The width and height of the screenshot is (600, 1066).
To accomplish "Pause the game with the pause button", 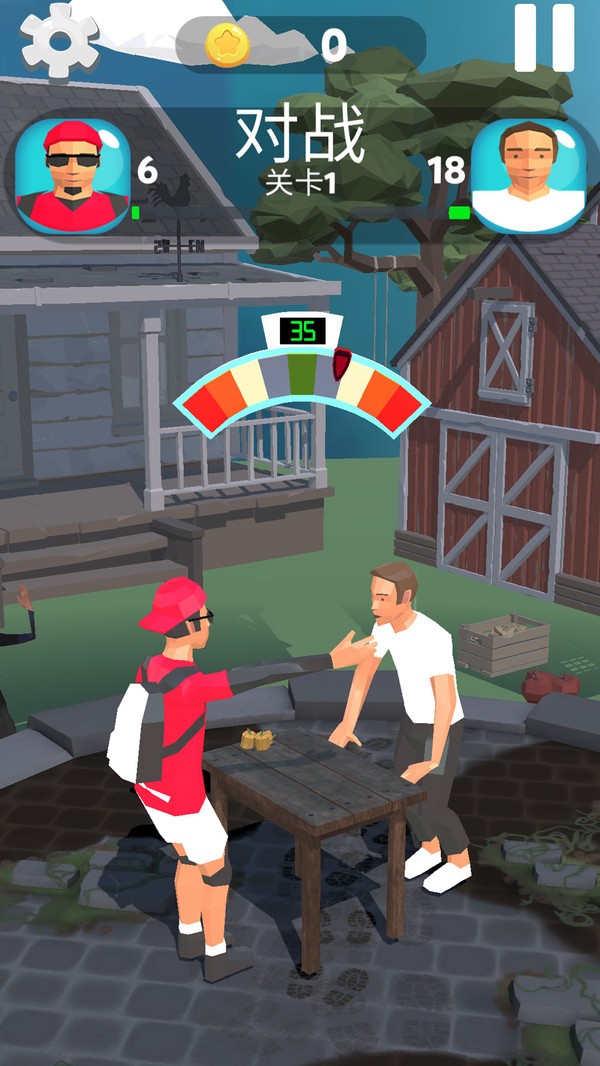I will coord(544,38).
